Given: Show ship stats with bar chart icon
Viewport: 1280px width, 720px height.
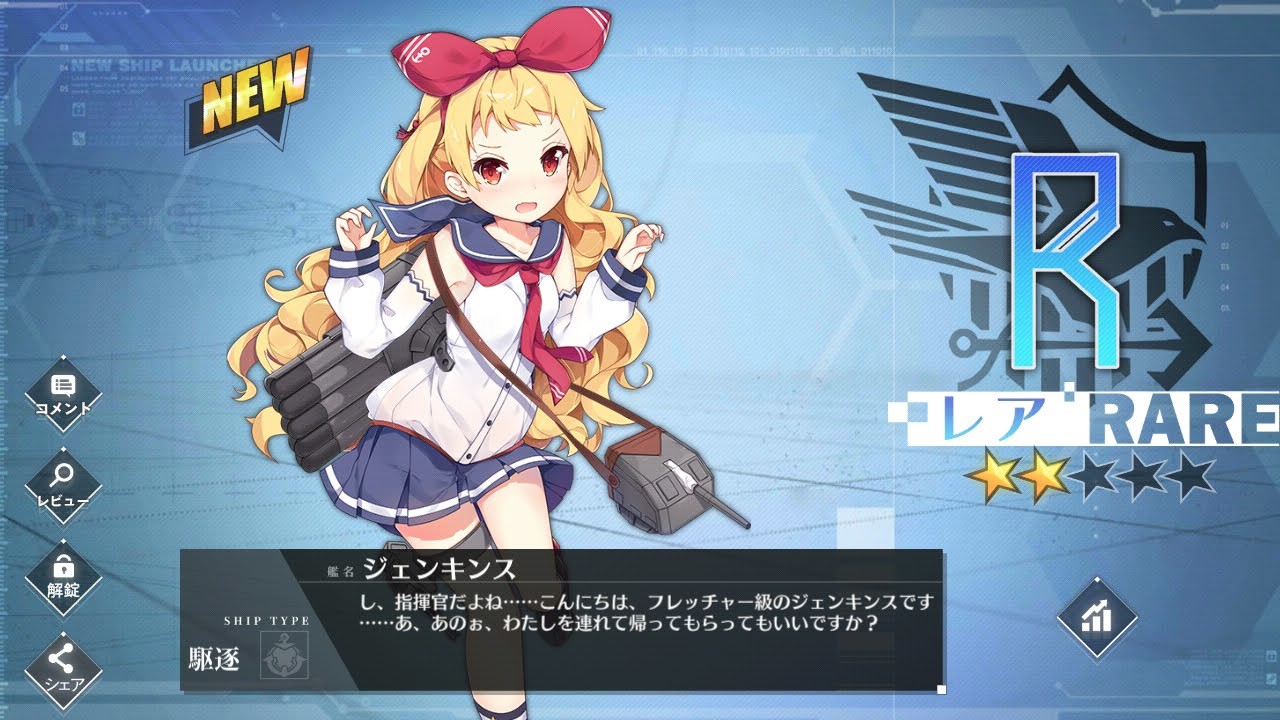Looking at the screenshot, I should [1097, 617].
